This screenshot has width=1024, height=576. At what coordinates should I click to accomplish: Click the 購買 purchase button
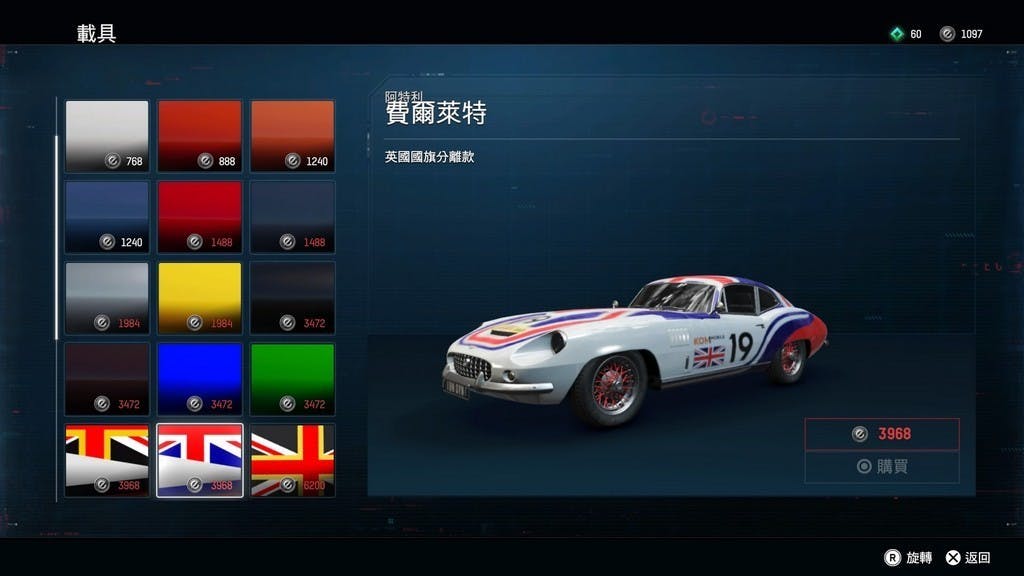coord(881,467)
